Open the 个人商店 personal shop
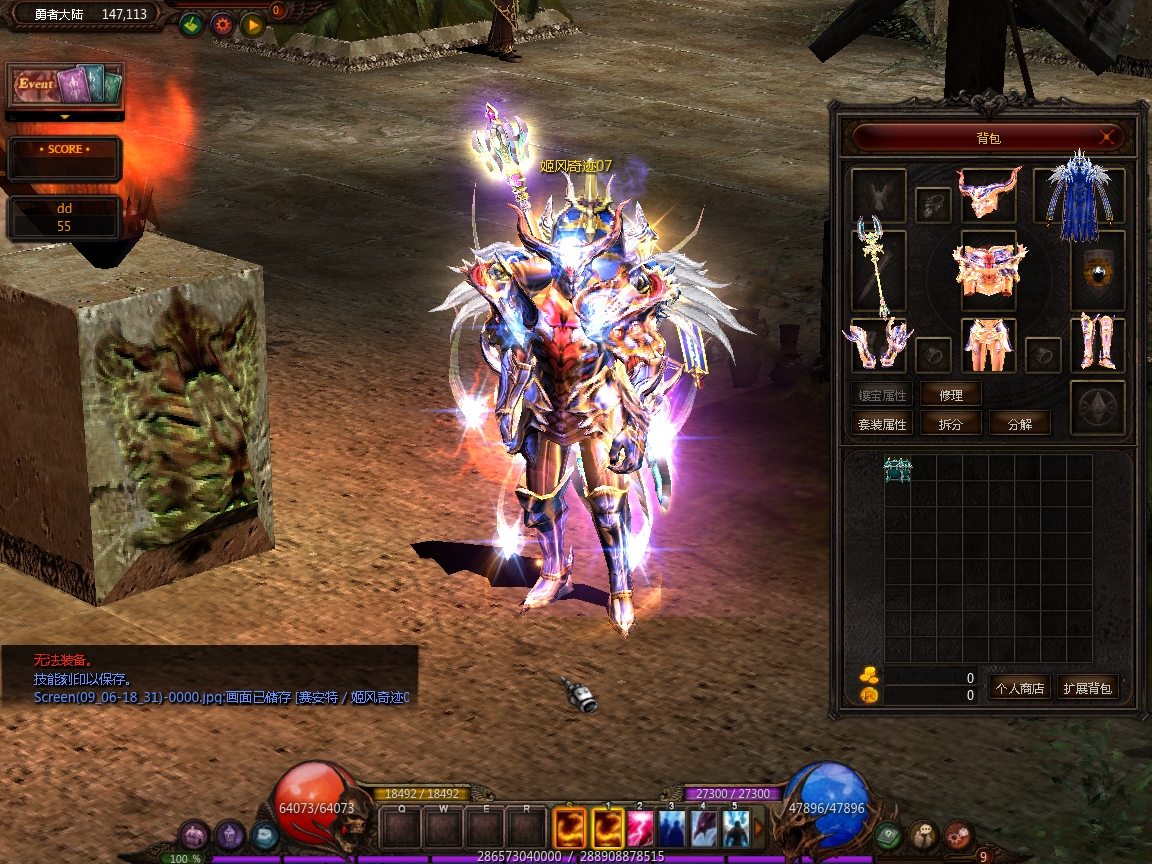1152x864 pixels. click(1019, 688)
